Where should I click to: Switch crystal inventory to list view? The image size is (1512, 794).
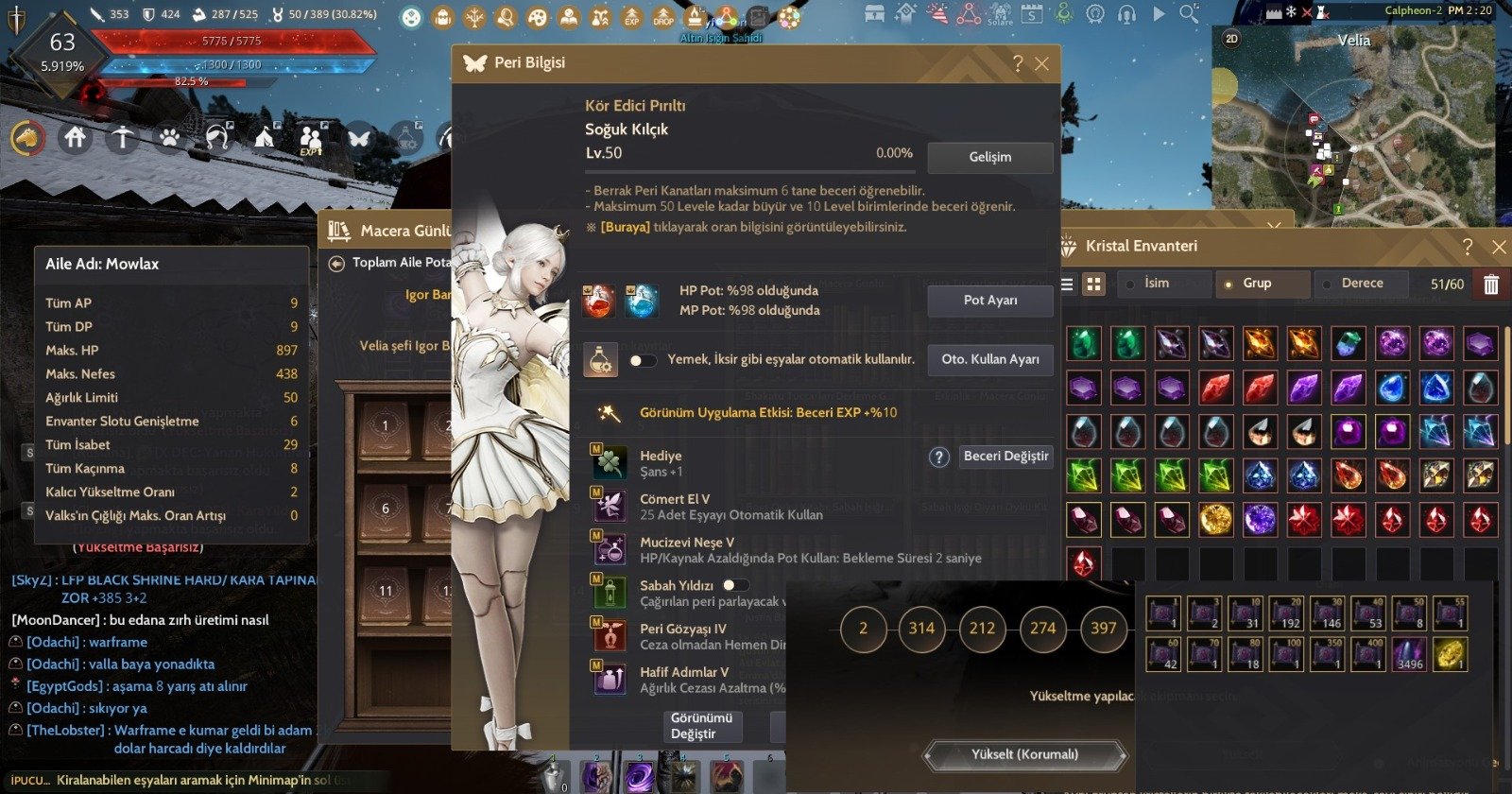1065,284
